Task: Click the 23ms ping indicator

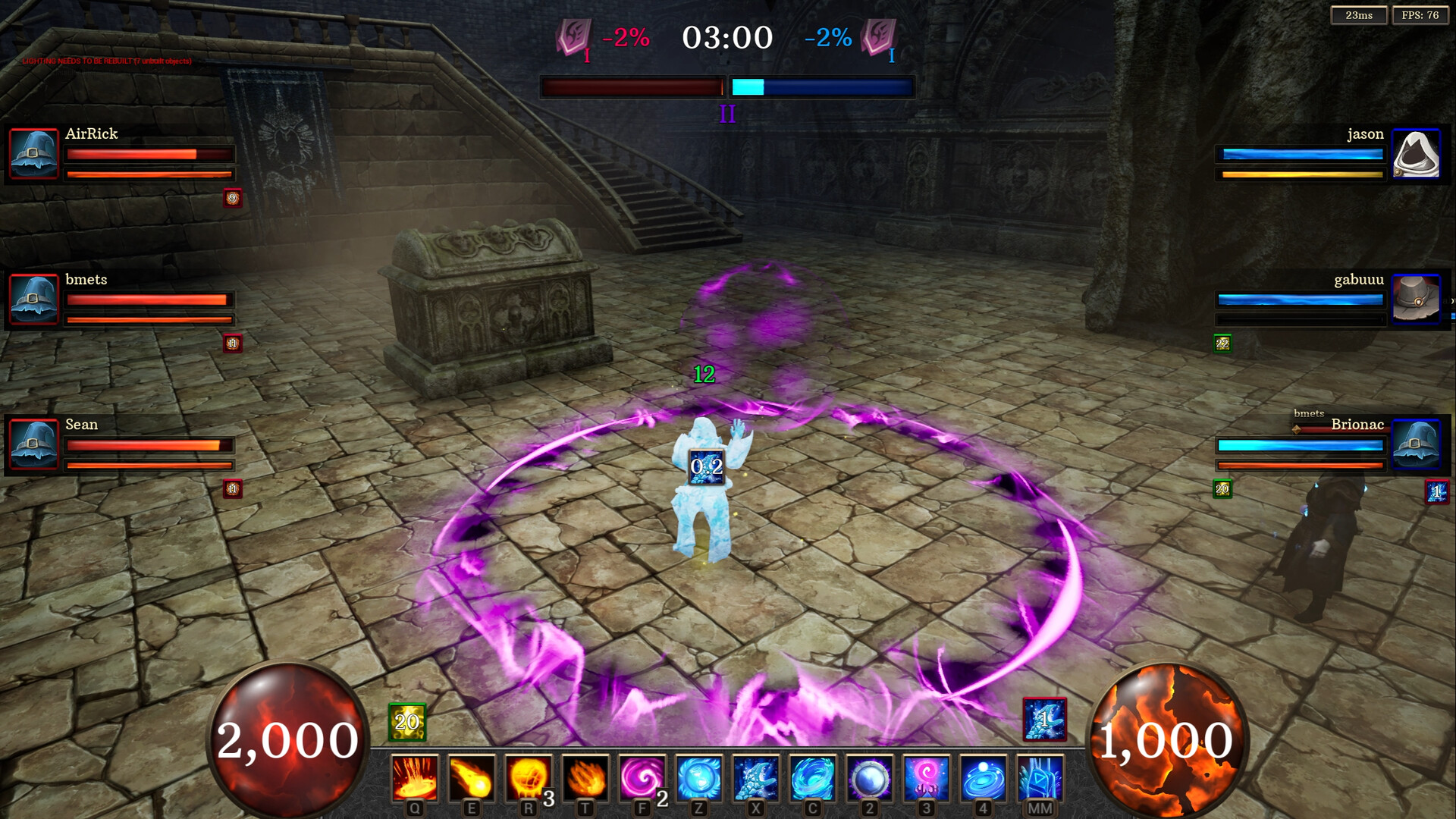Action: coord(1360,14)
